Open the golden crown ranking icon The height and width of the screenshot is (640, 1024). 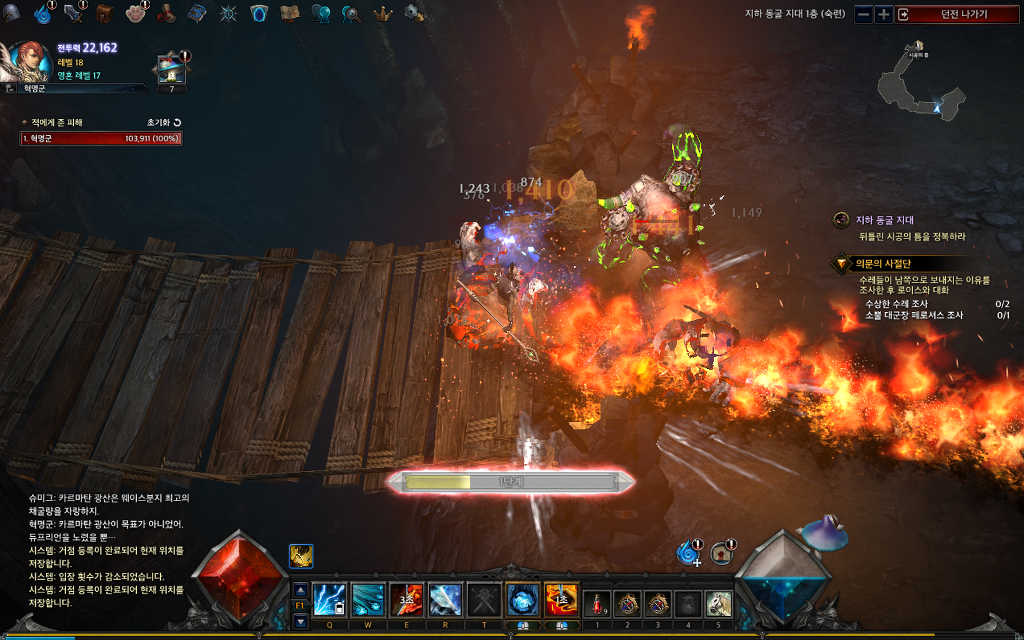[382, 13]
